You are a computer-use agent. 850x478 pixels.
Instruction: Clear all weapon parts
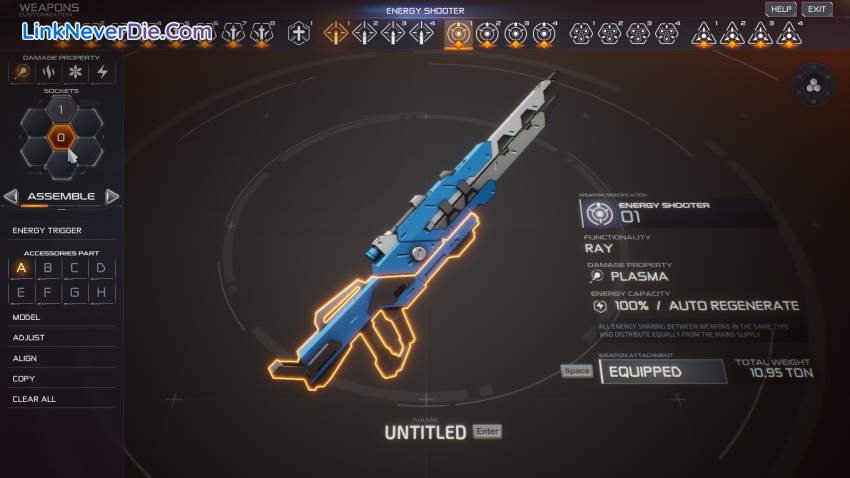tap(34, 399)
